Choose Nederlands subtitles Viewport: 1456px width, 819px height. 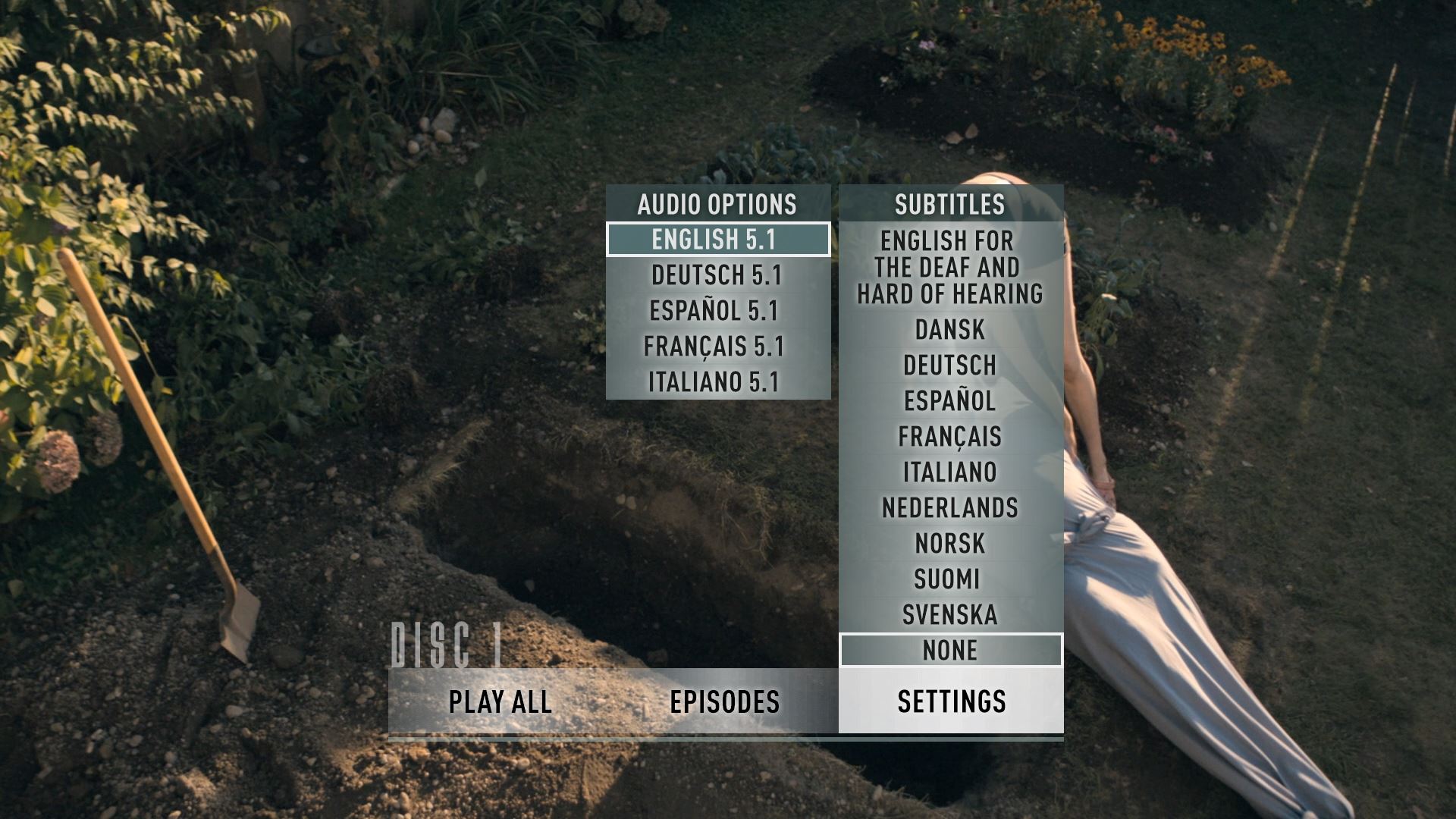coord(950,508)
